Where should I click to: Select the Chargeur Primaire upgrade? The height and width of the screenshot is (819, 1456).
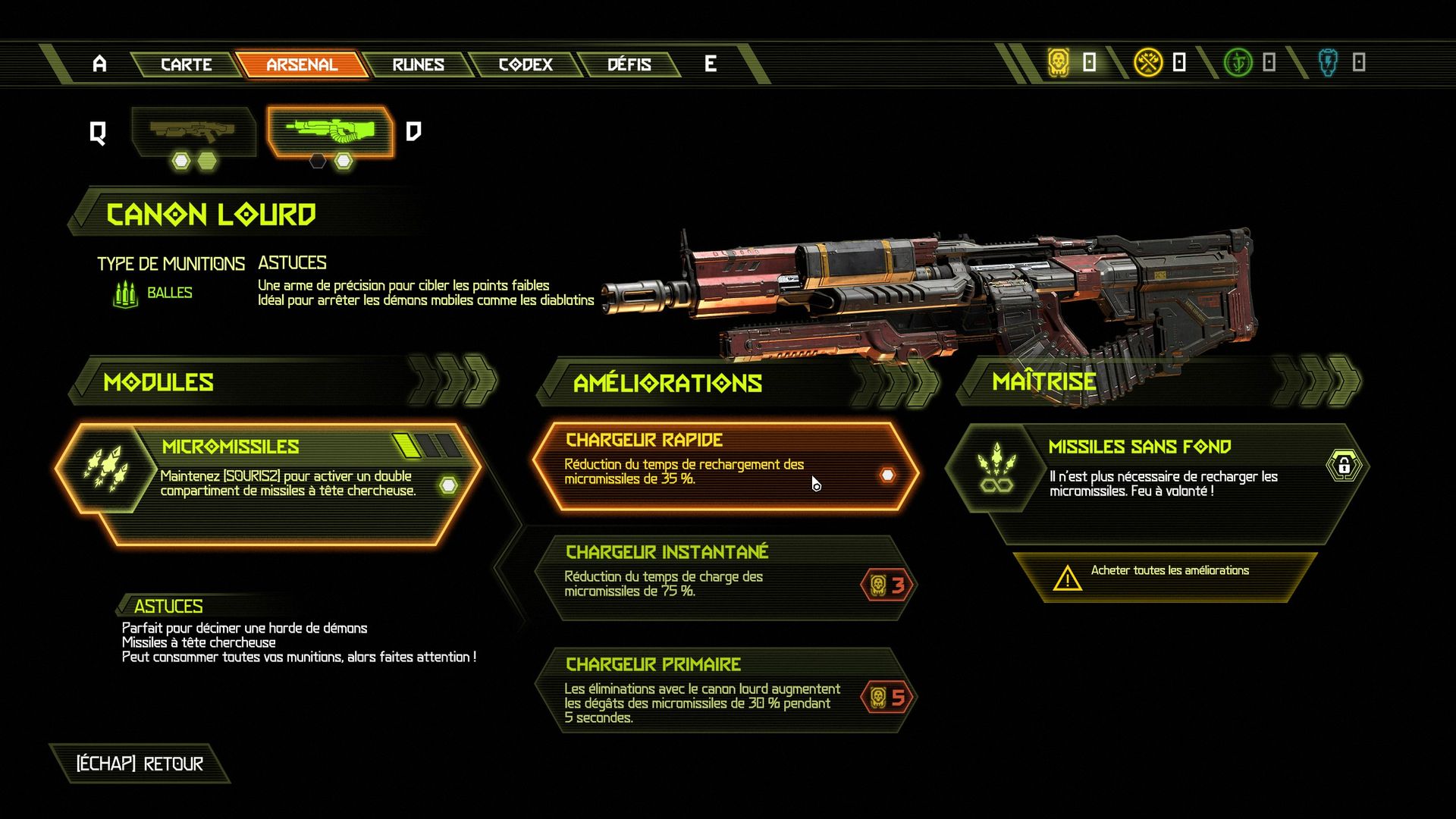[x=724, y=690]
